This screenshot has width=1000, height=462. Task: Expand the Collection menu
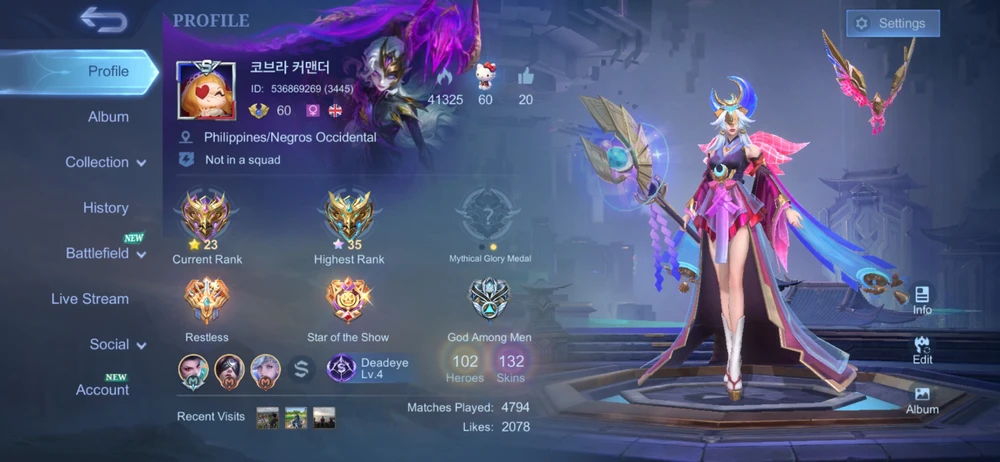click(x=105, y=162)
